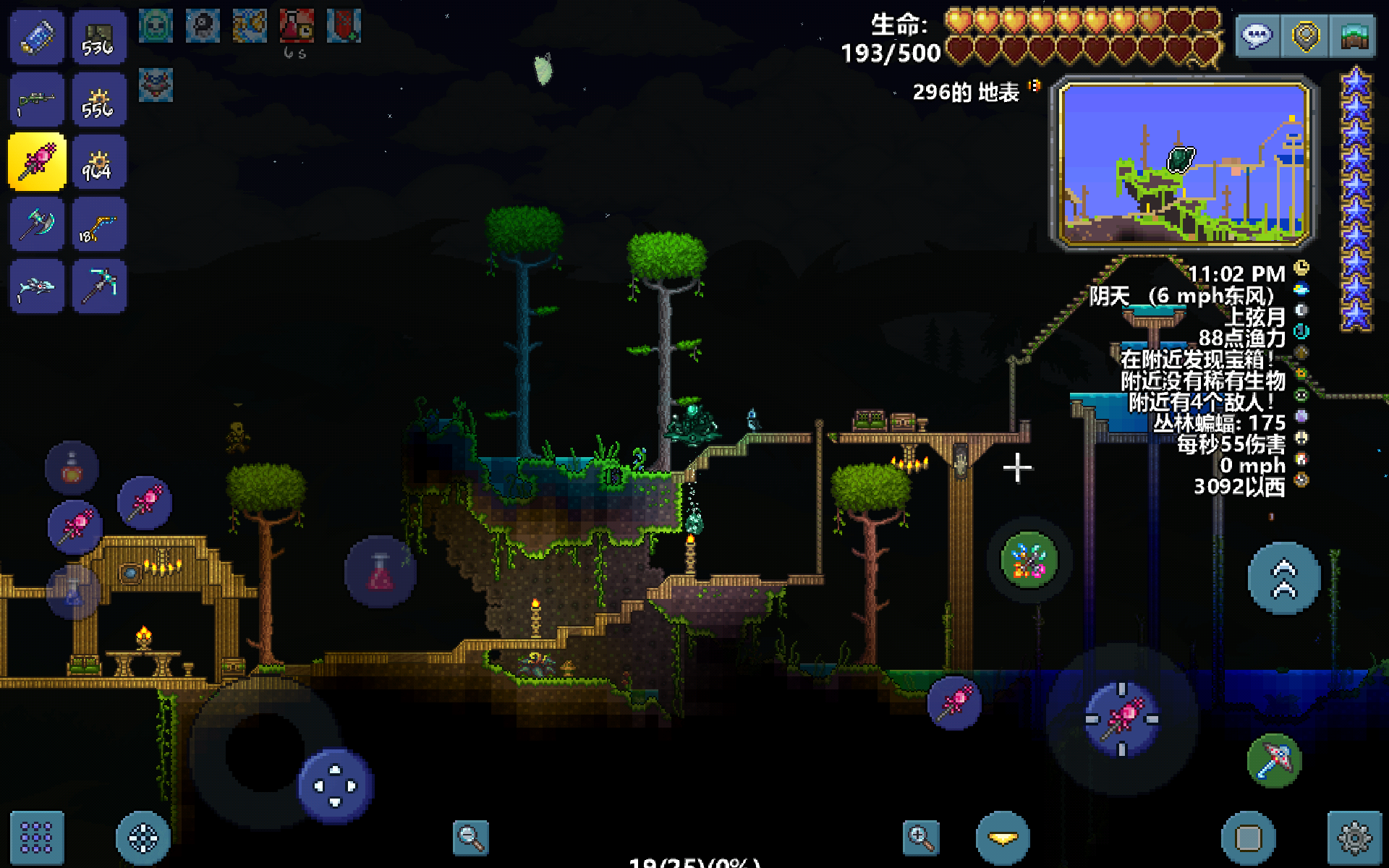This screenshot has width=1389, height=868.
Task: Zoom out with the minus magnifier
Action: (x=470, y=838)
